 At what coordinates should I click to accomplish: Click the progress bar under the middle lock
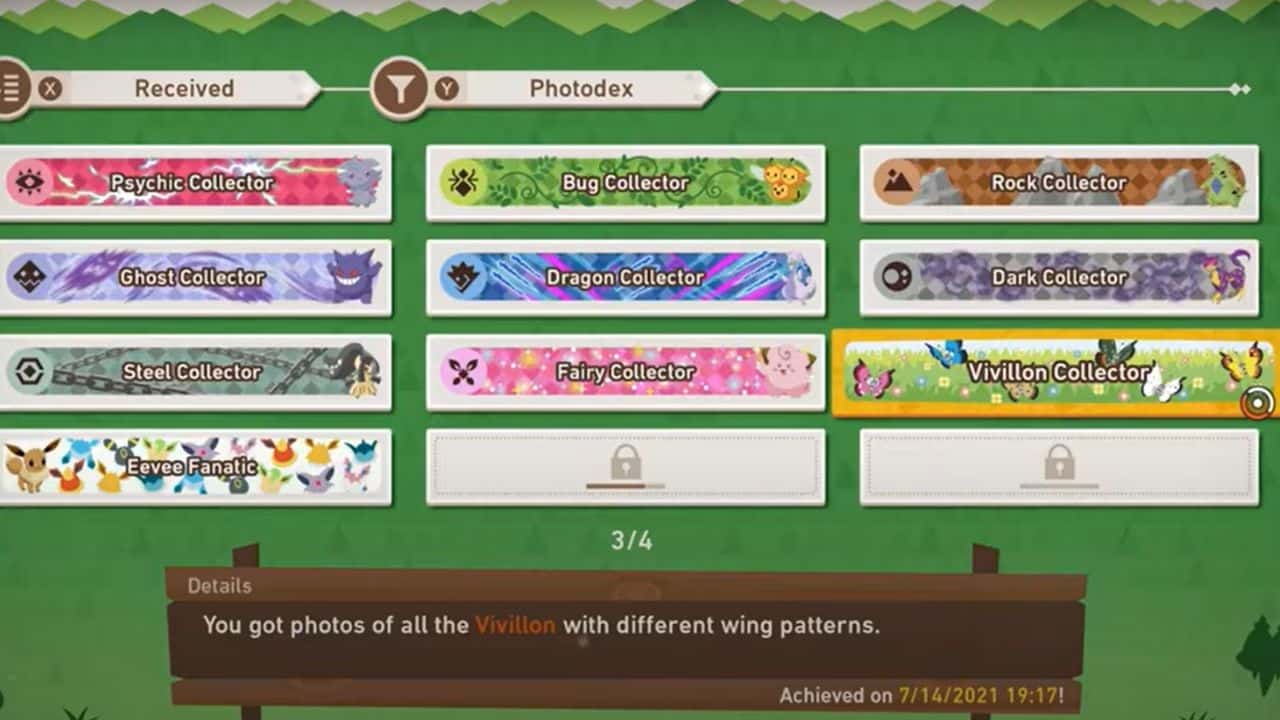pos(626,487)
